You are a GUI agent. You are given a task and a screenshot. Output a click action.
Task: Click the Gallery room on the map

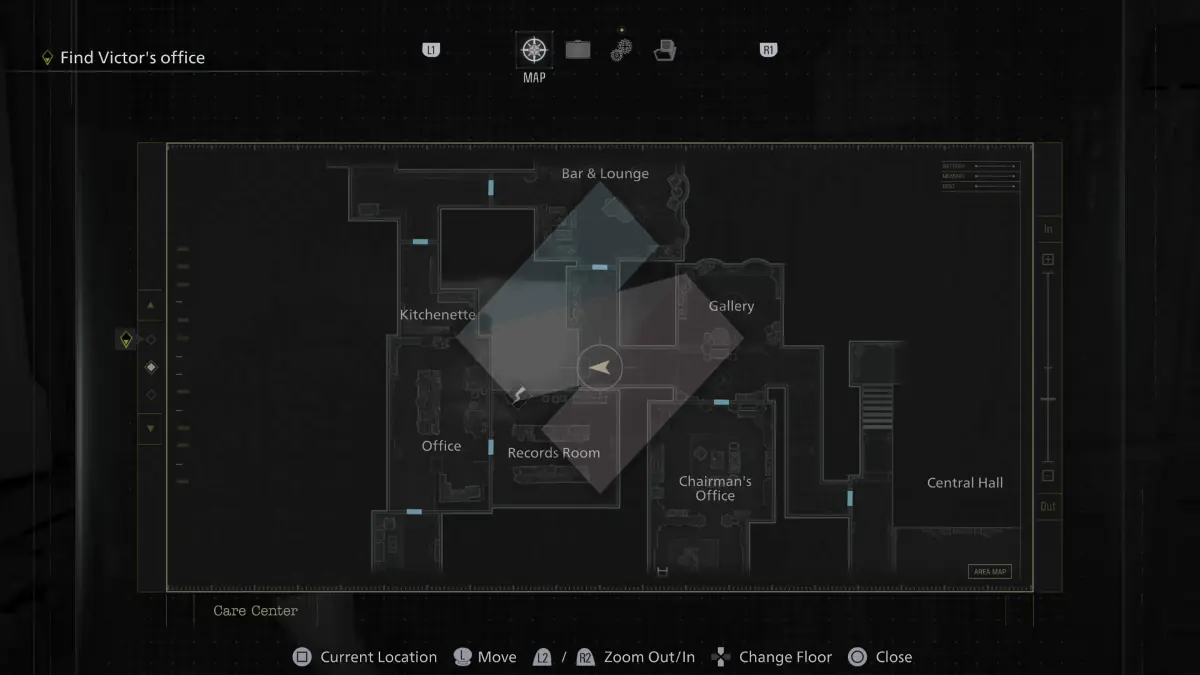click(x=731, y=307)
